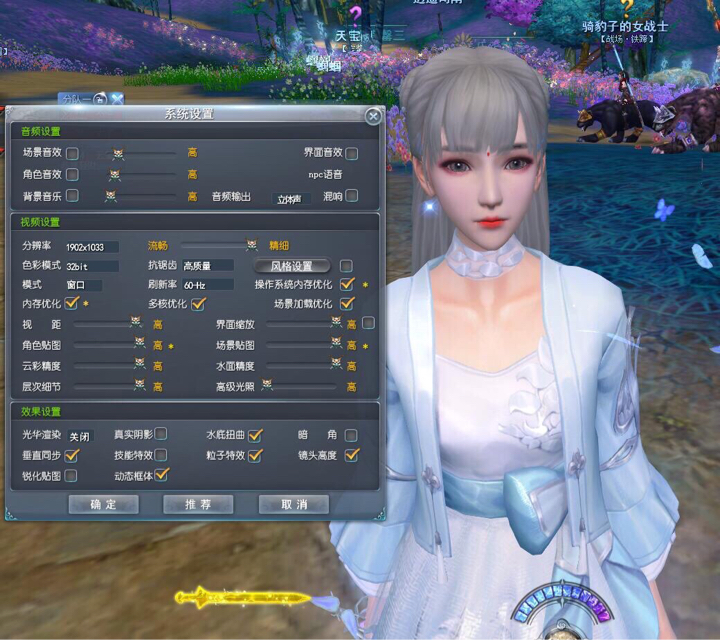This screenshot has height=640, width=720.
Task: Enable the 界面音效 checkbox
Action: [x=352, y=153]
